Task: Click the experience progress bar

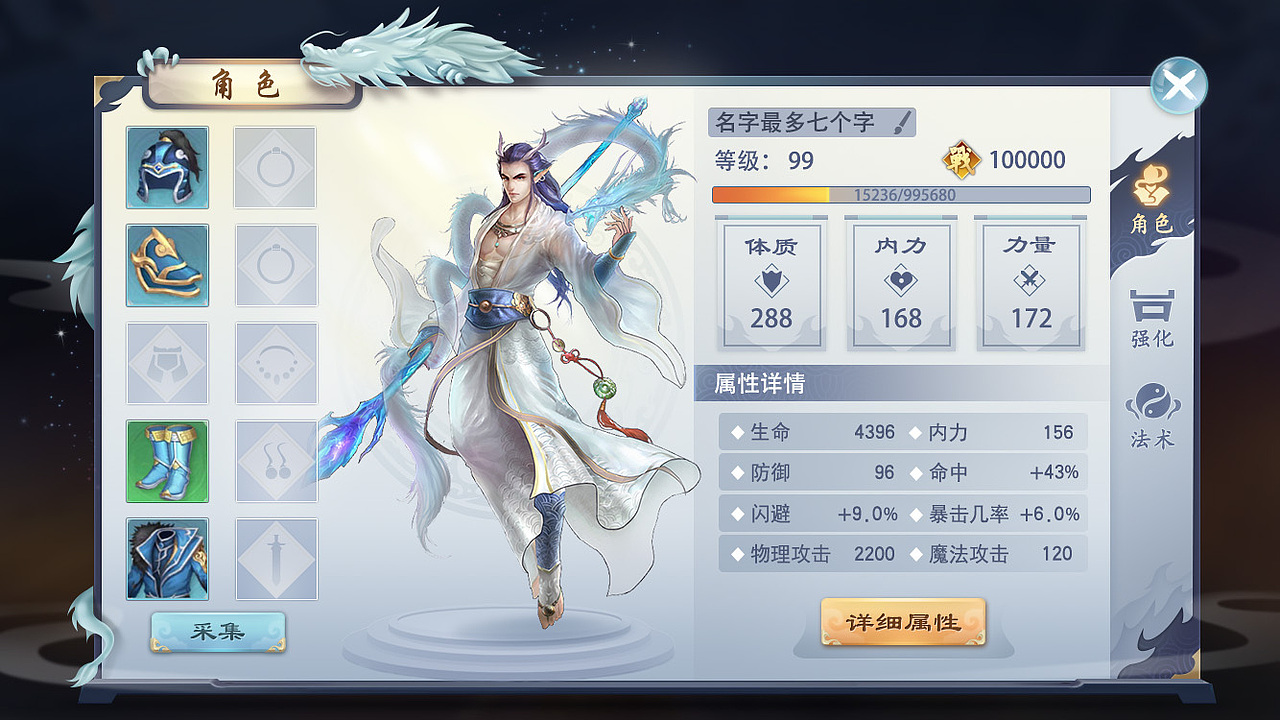Action: (x=900, y=196)
